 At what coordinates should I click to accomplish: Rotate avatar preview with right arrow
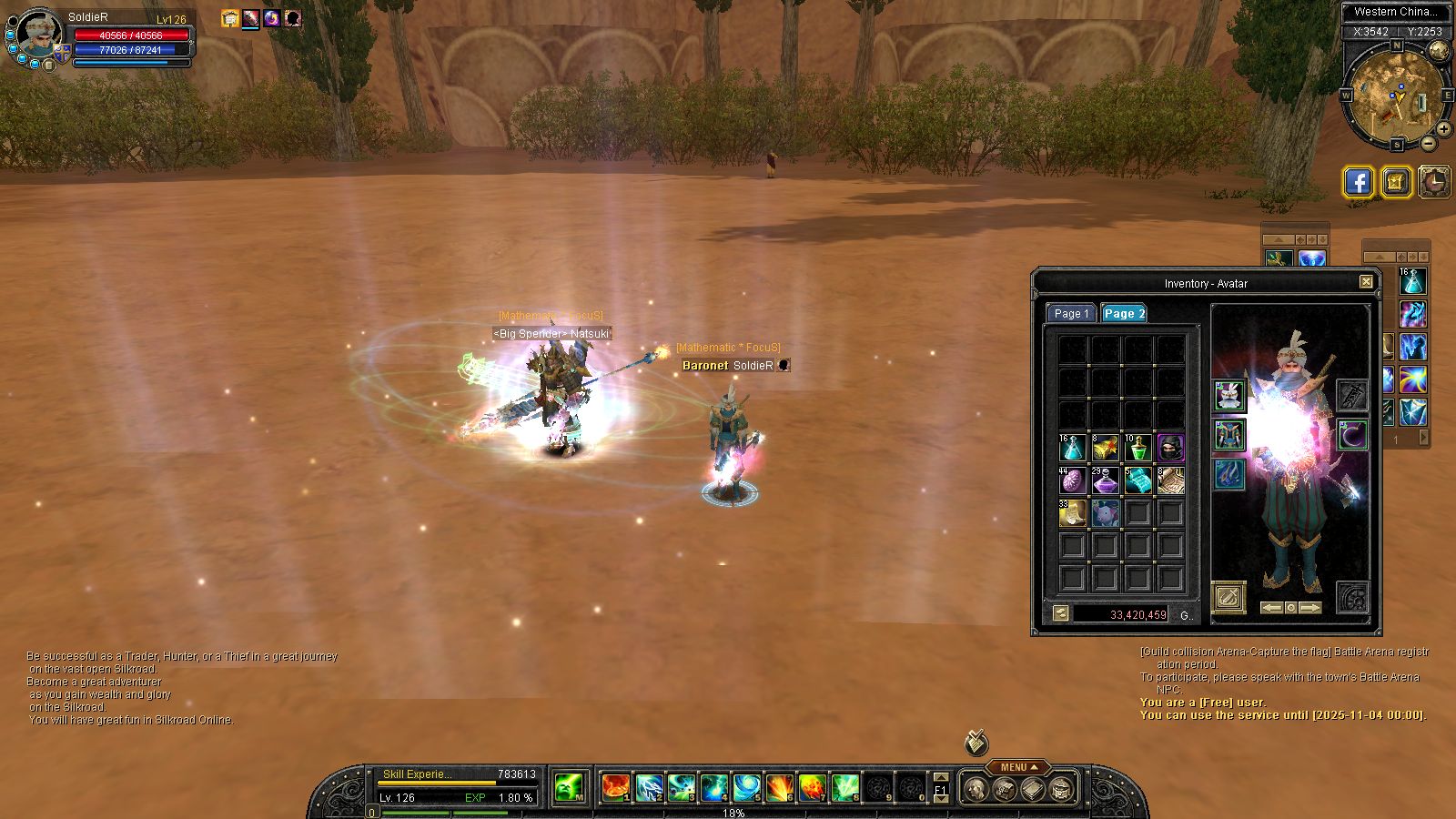click(x=1310, y=607)
